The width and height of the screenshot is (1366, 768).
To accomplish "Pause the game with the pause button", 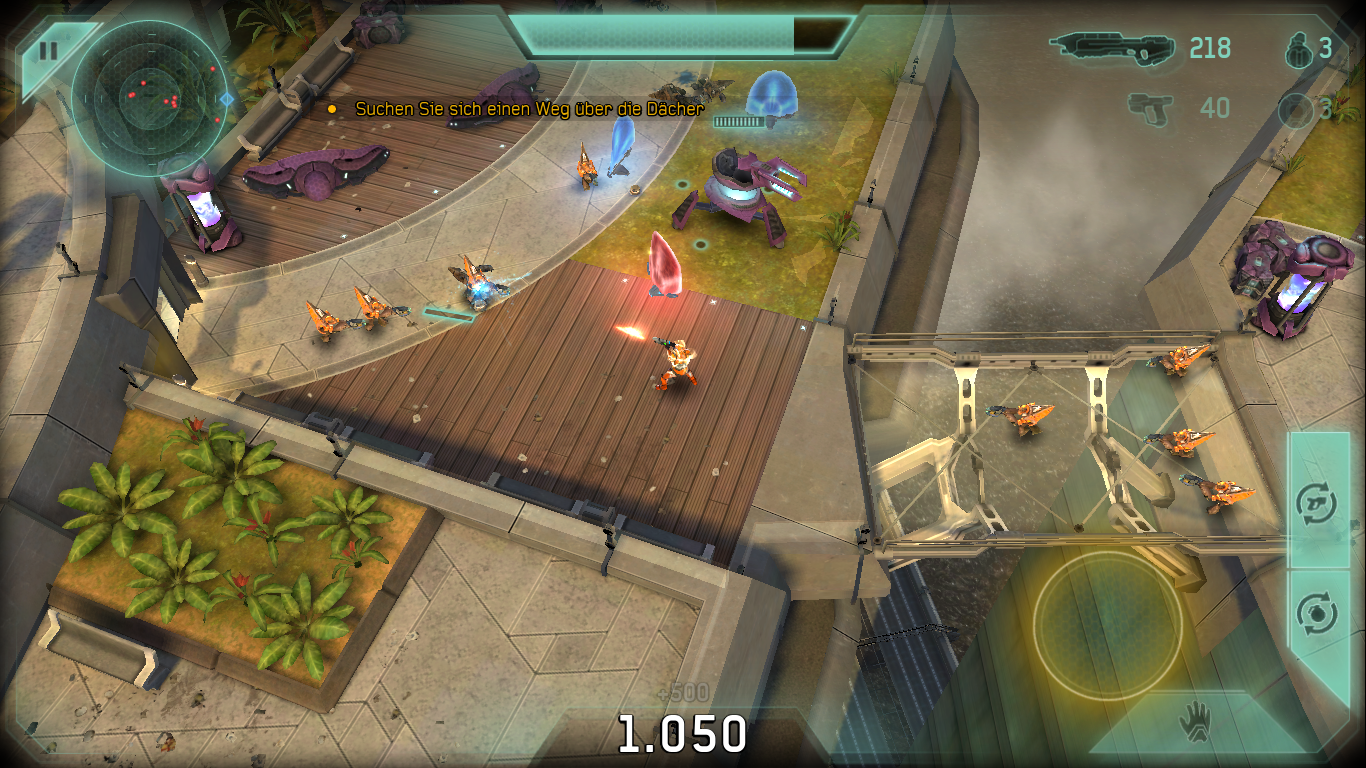I will (x=47, y=51).
